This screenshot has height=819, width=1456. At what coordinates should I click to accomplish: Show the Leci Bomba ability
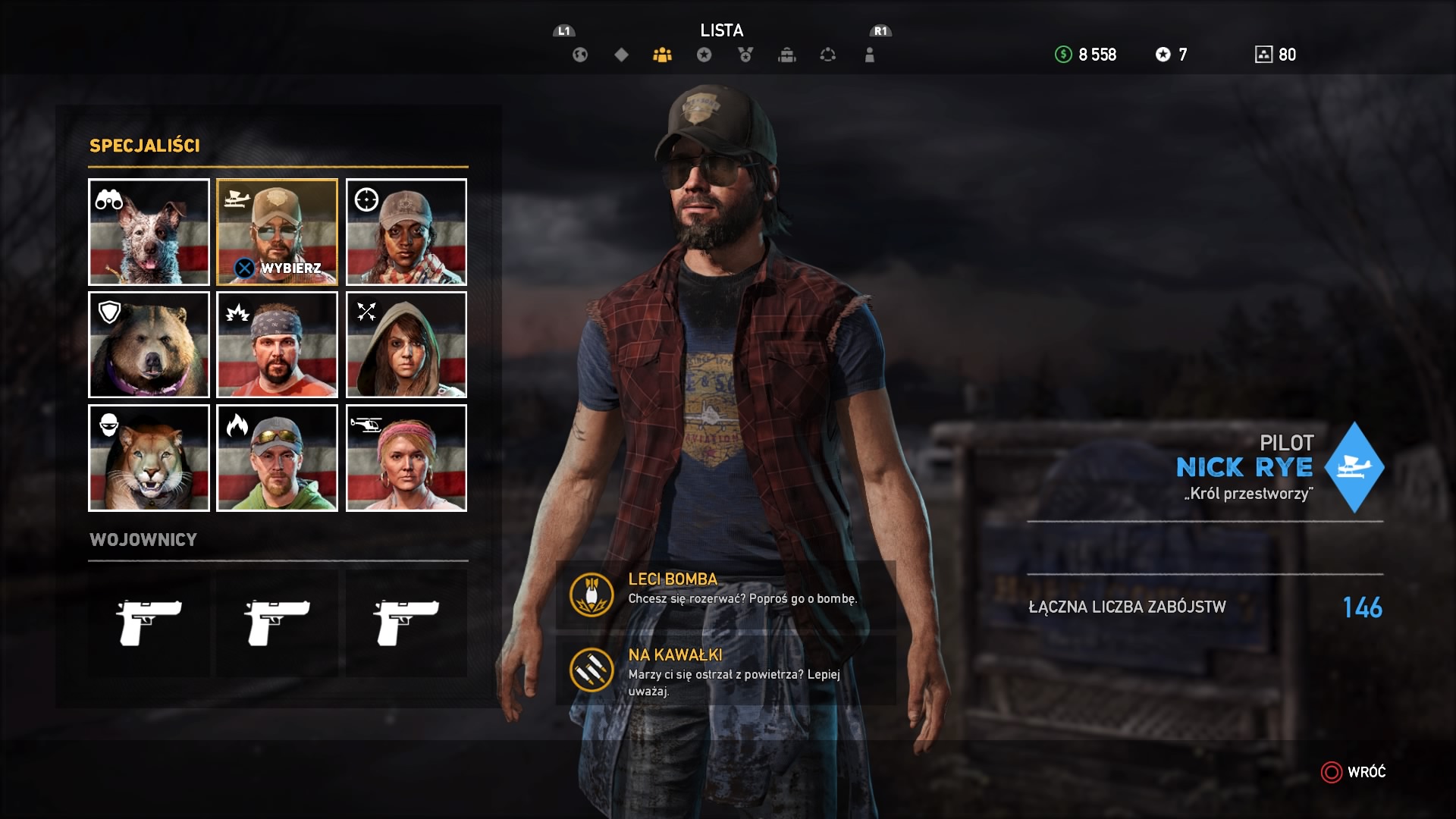tap(726, 595)
